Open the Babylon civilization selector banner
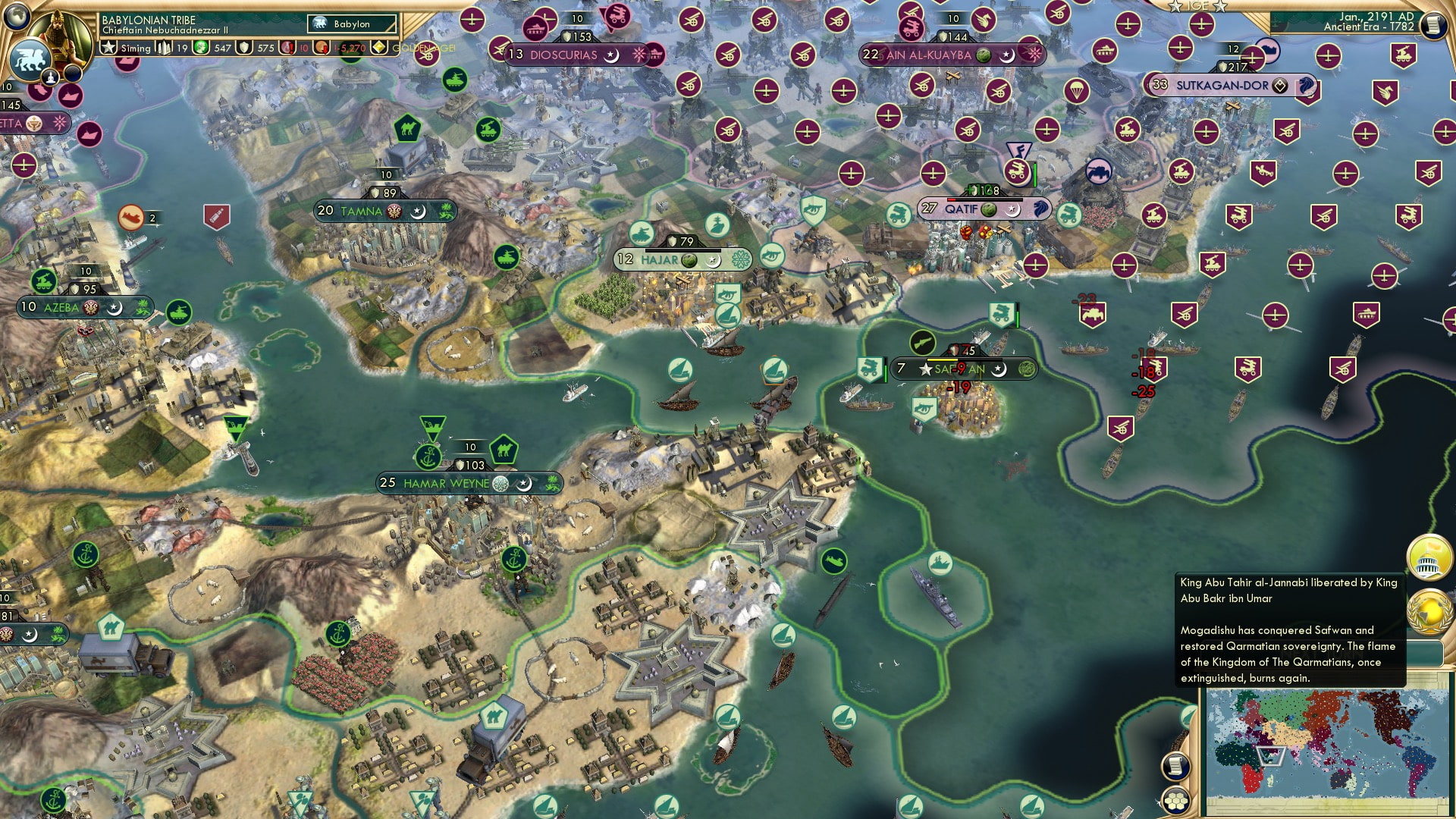The width and height of the screenshot is (1456, 819). (350, 24)
